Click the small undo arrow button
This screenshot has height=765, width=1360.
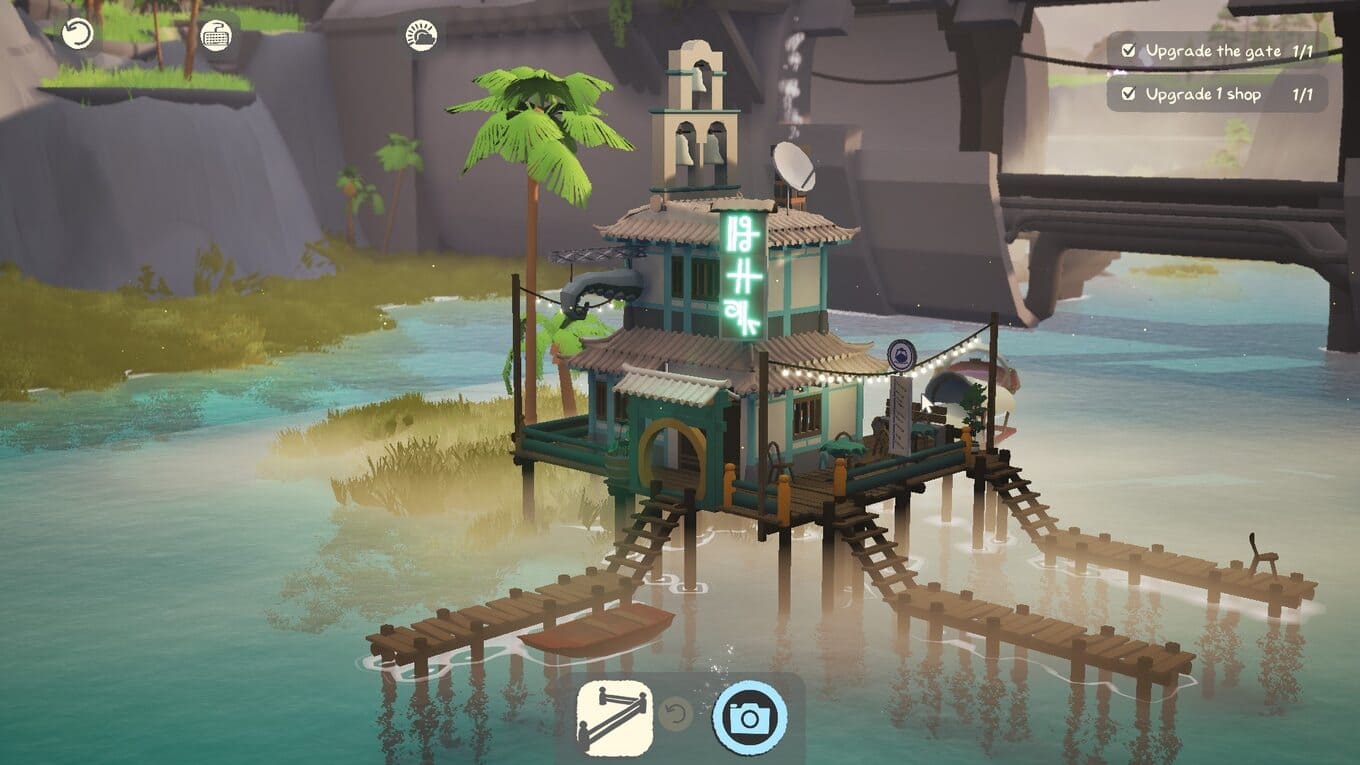pyautogui.click(x=677, y=715)
